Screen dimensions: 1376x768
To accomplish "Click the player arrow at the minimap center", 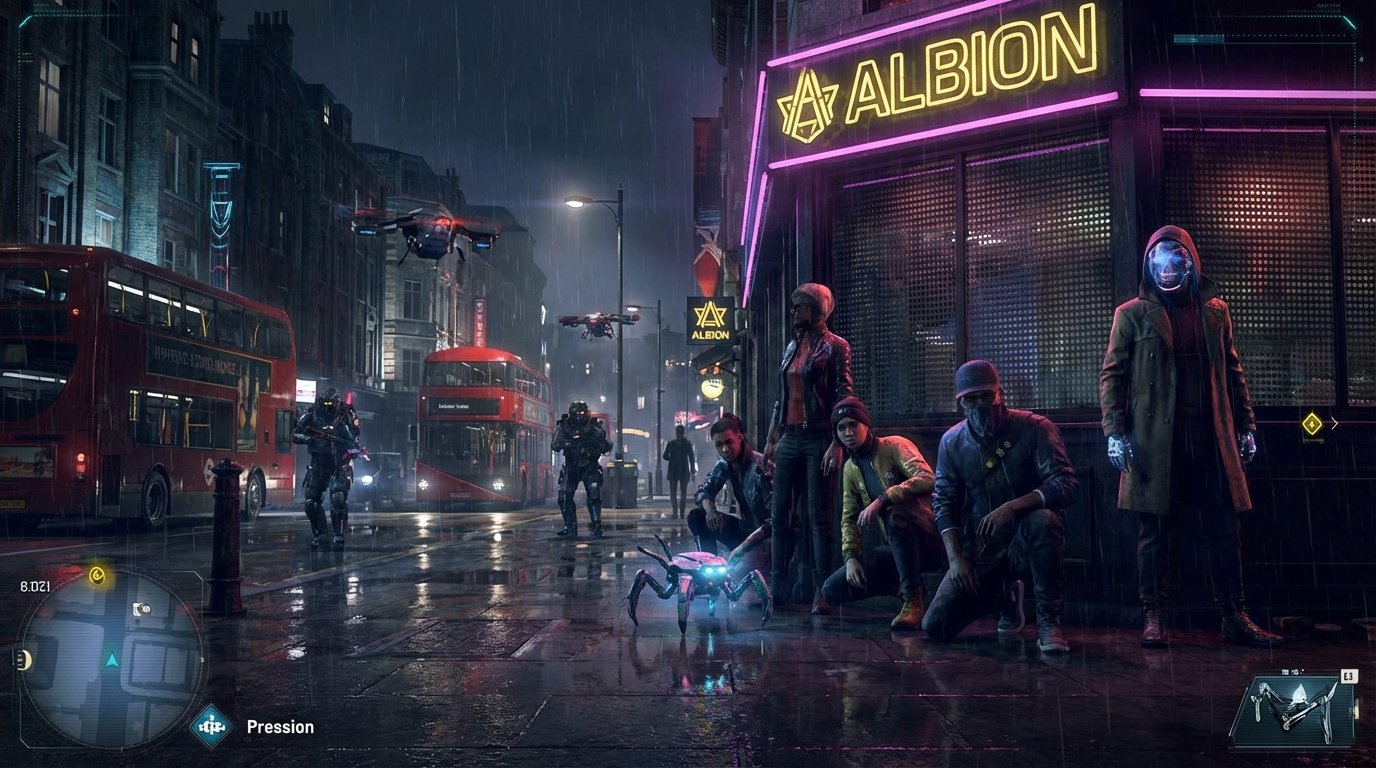I will point(112,659).
